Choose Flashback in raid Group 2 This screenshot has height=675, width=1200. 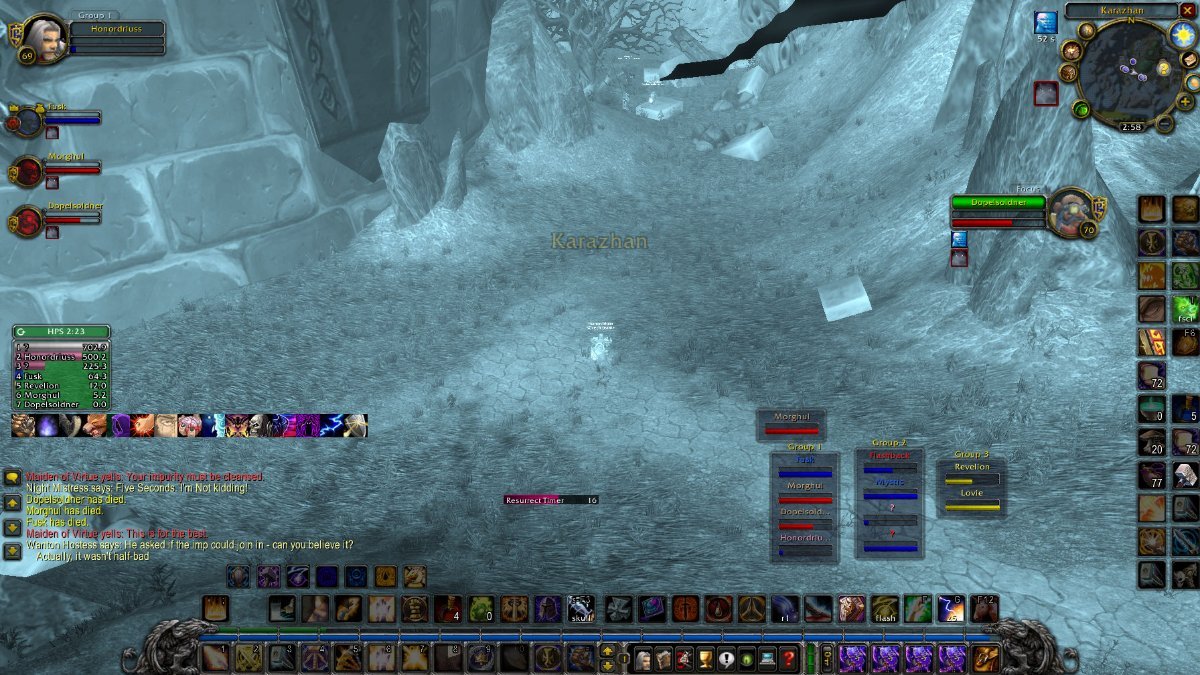pyautogui.click(x=890, y=462)
